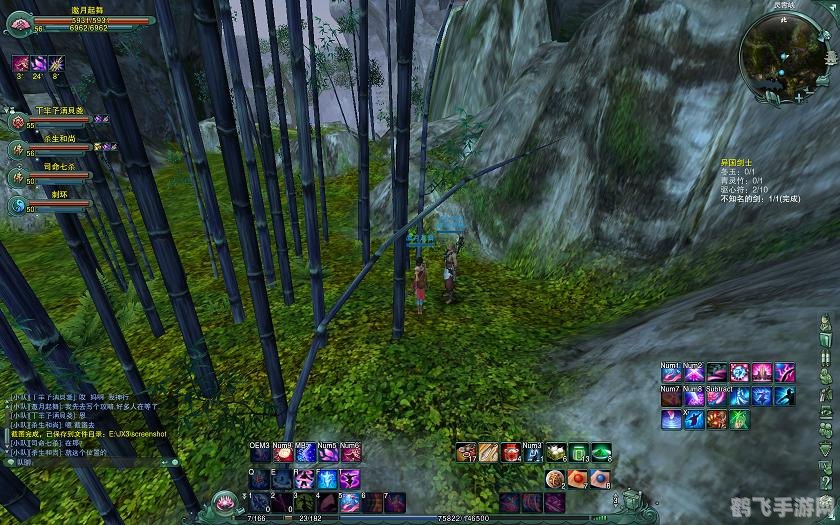Viewport: 840px width, 525px height.
Task: Use the red potion jar item
Action: click(x=511, y=453)
